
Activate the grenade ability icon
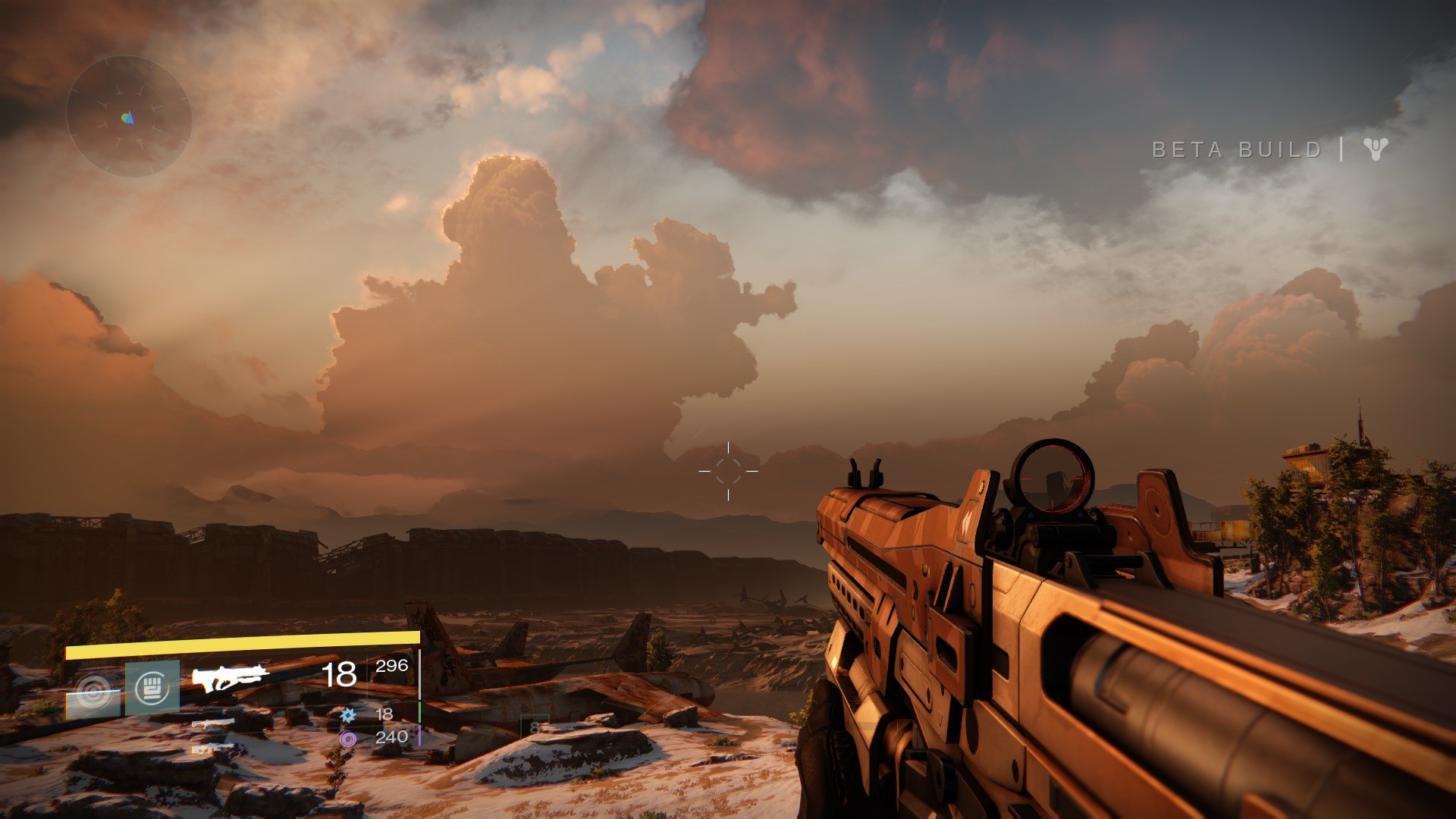click(93, 692)
